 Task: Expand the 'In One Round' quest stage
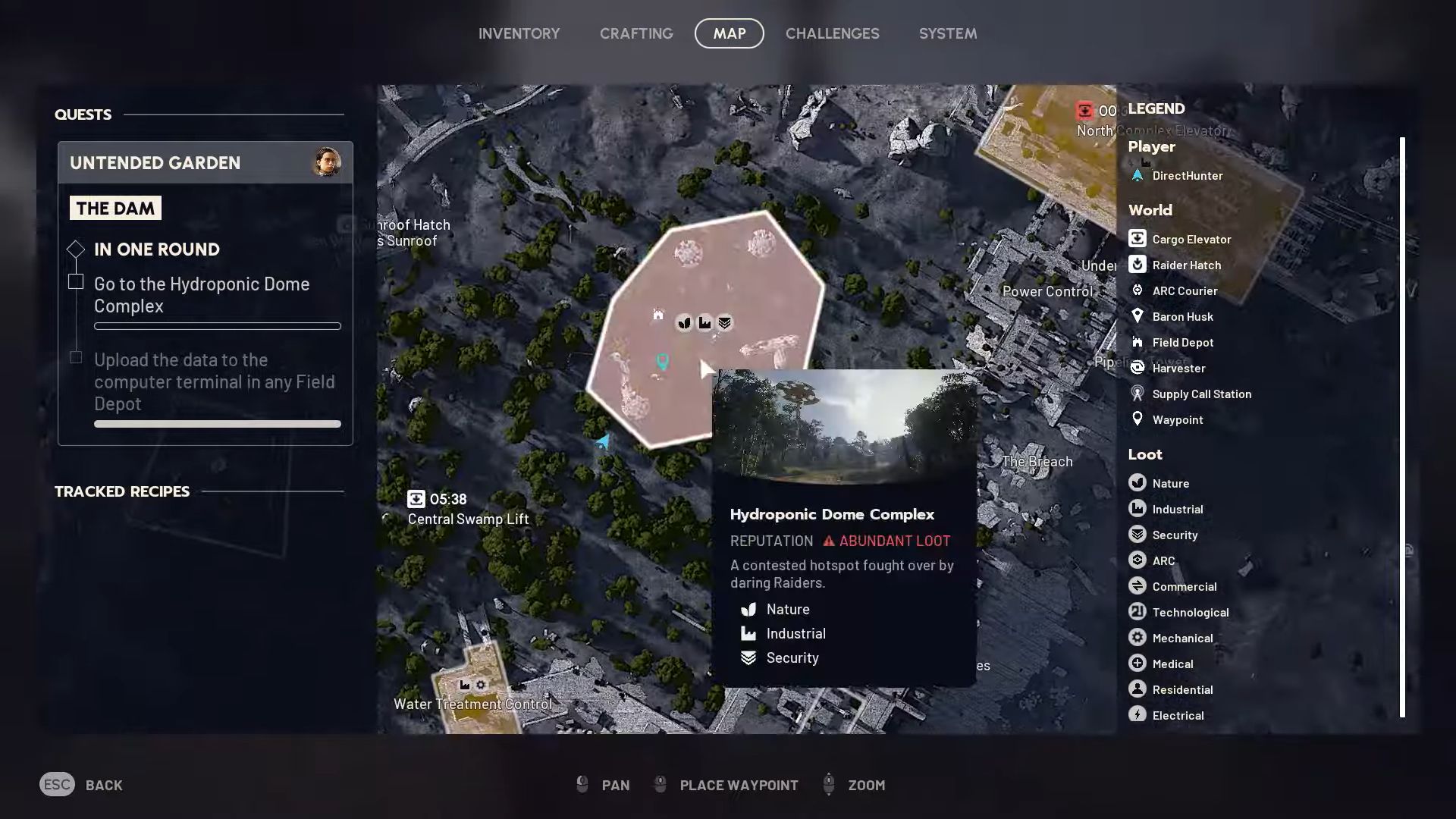click(x=75, y=249)
